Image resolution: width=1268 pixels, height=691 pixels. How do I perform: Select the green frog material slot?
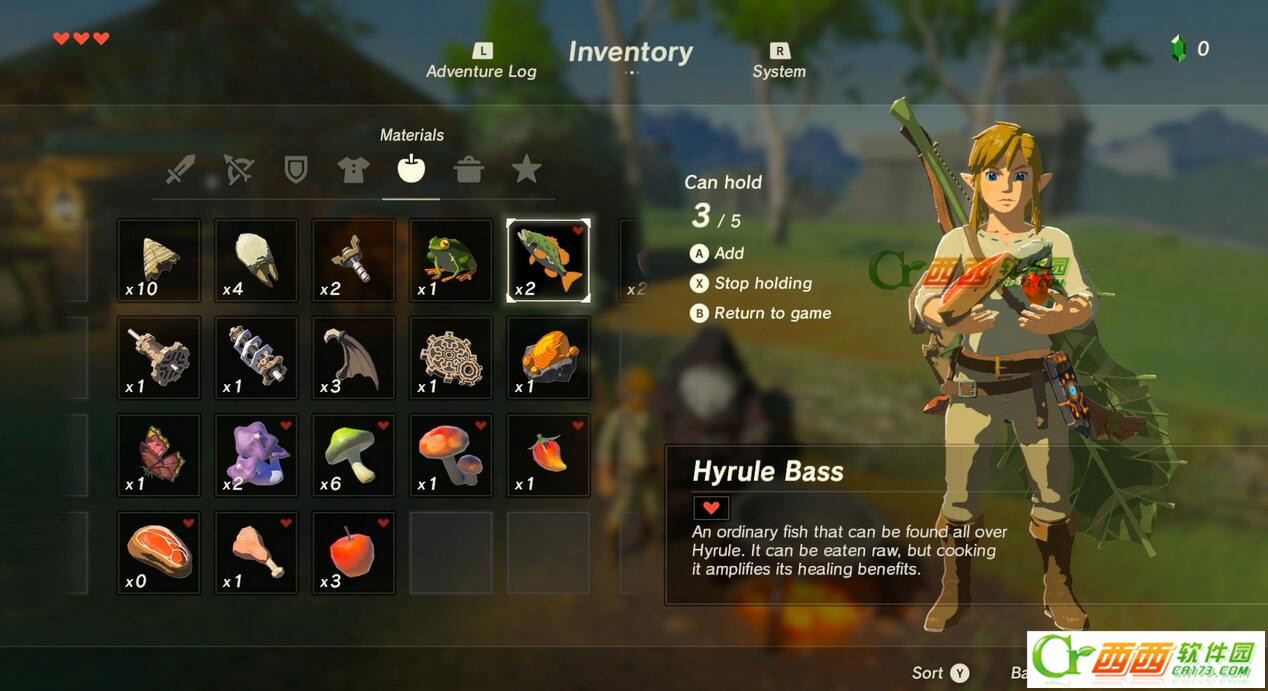[451, 260]
